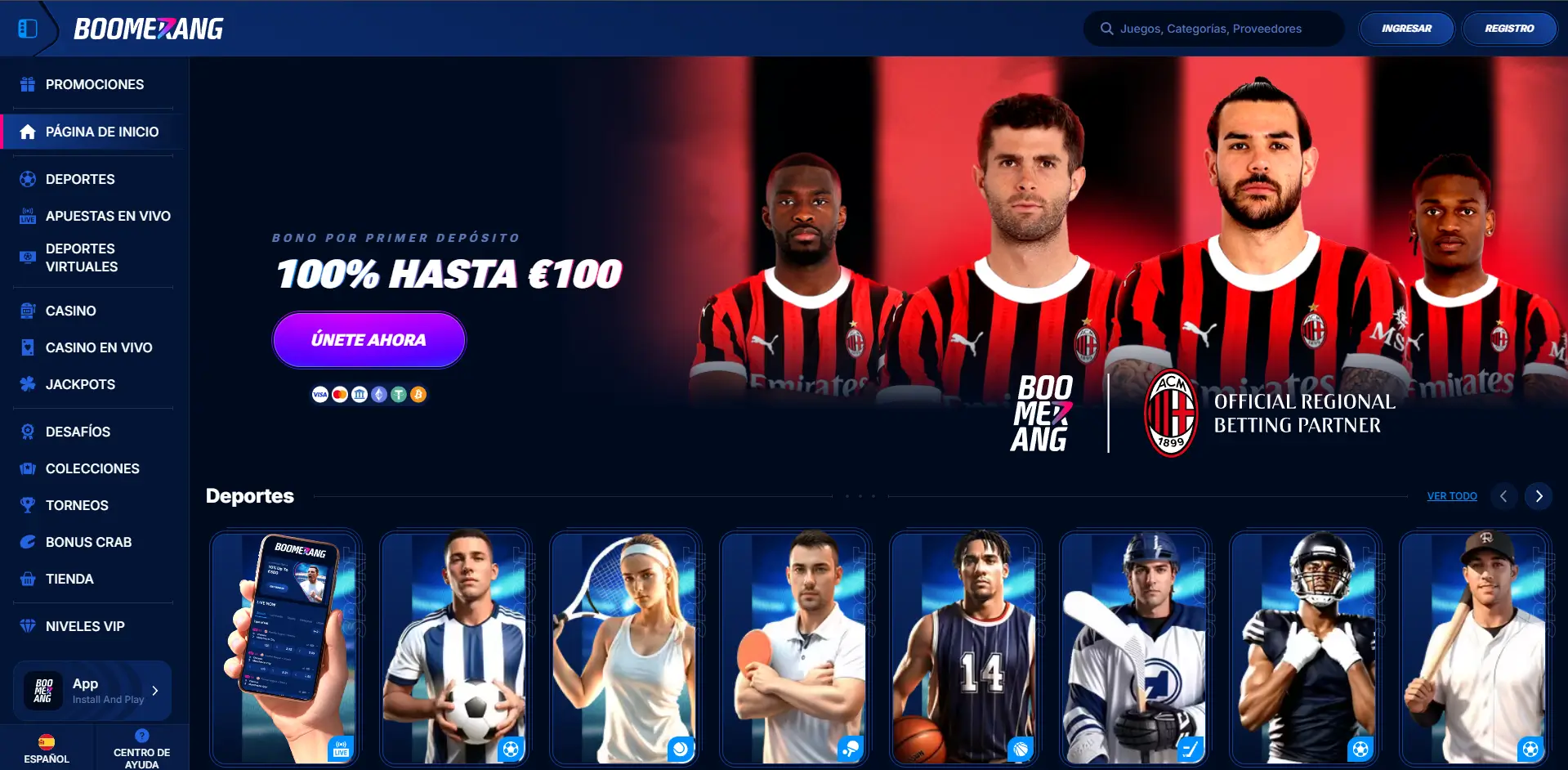Open the Promociones menu entry
1568x770 pixels.
tap(95, 84)
